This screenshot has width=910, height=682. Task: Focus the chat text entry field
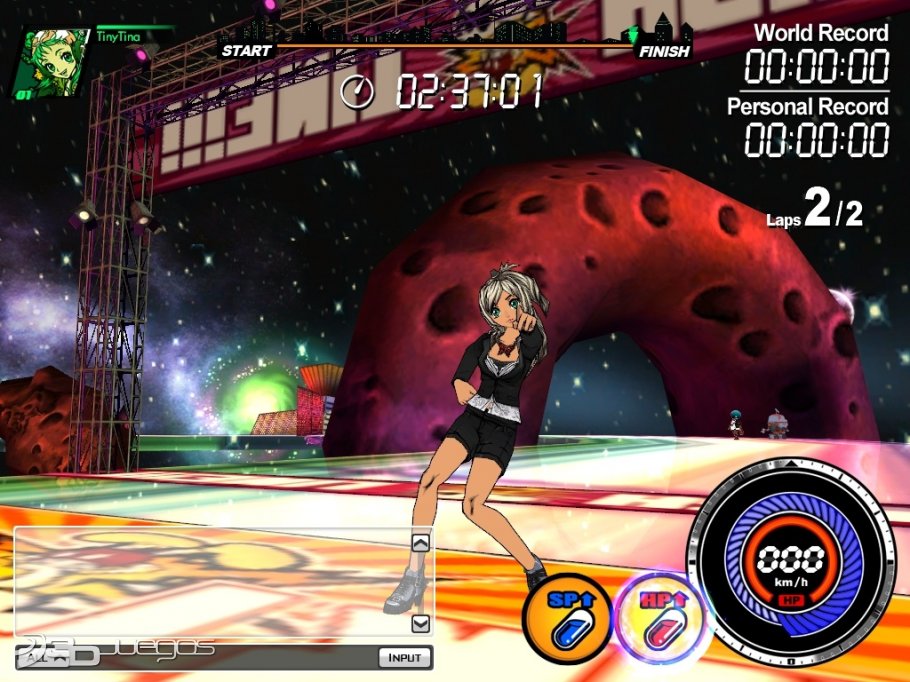(200, 657)
